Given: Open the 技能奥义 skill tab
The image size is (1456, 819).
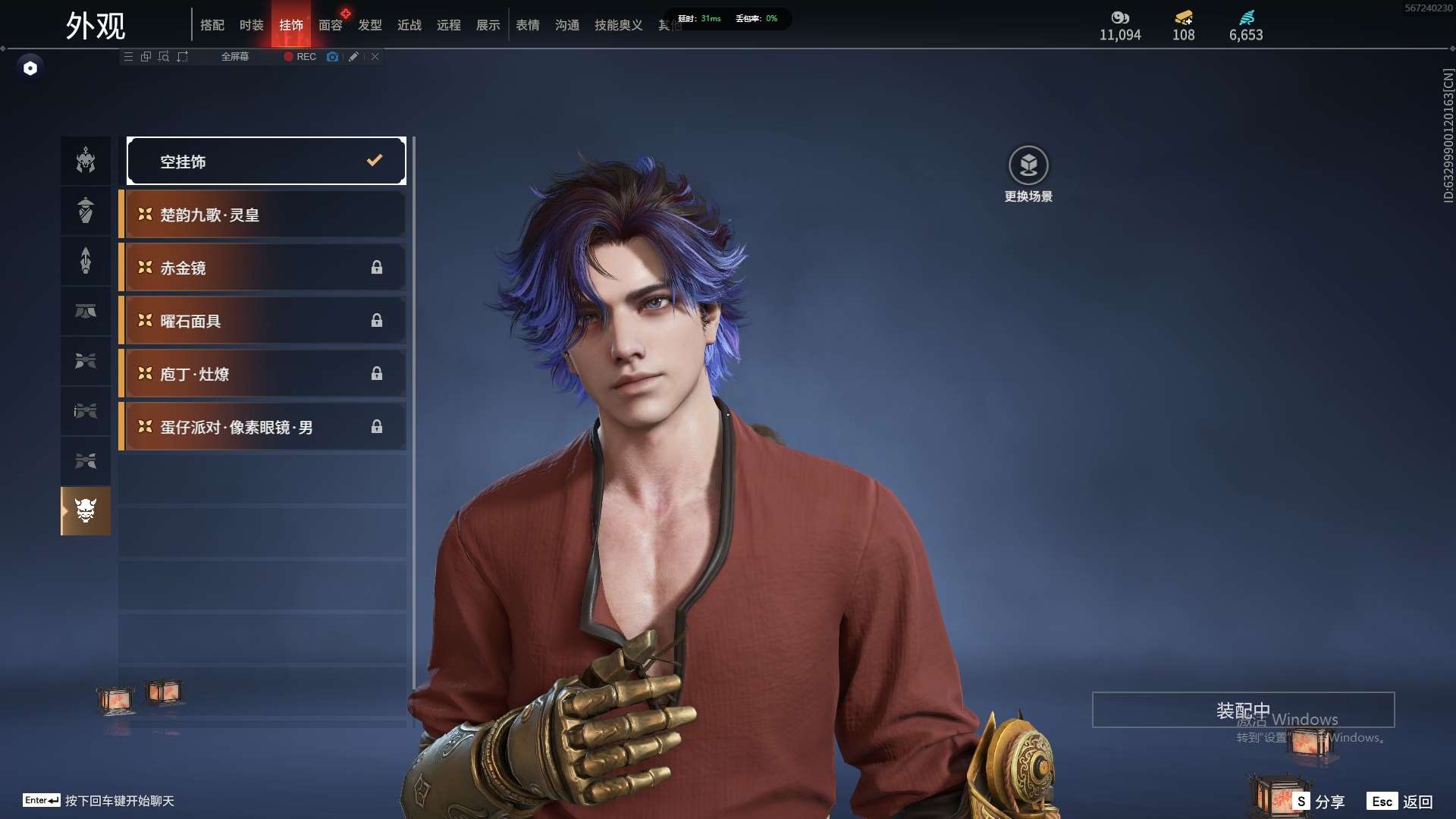Looking at the screenshot, I should coord(619,25).
